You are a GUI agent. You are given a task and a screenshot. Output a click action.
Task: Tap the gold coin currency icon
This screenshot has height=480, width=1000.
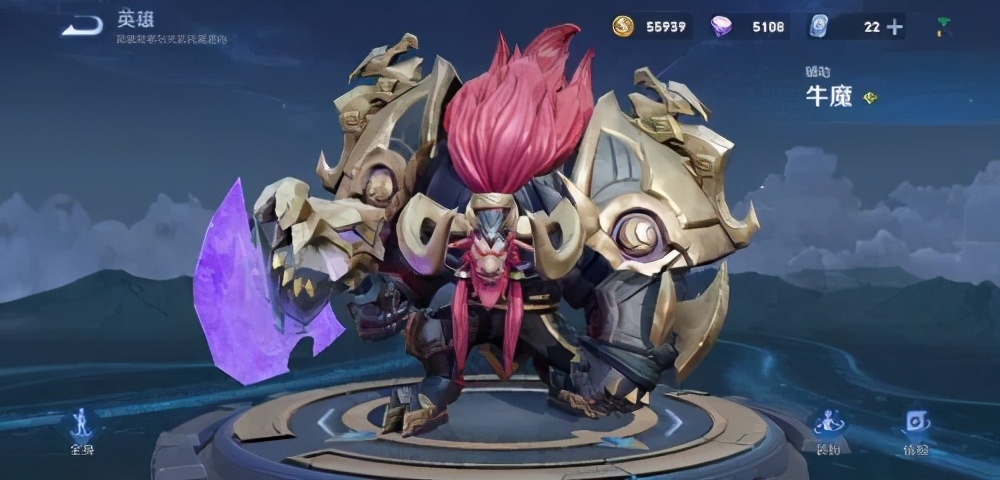(623, 27)
